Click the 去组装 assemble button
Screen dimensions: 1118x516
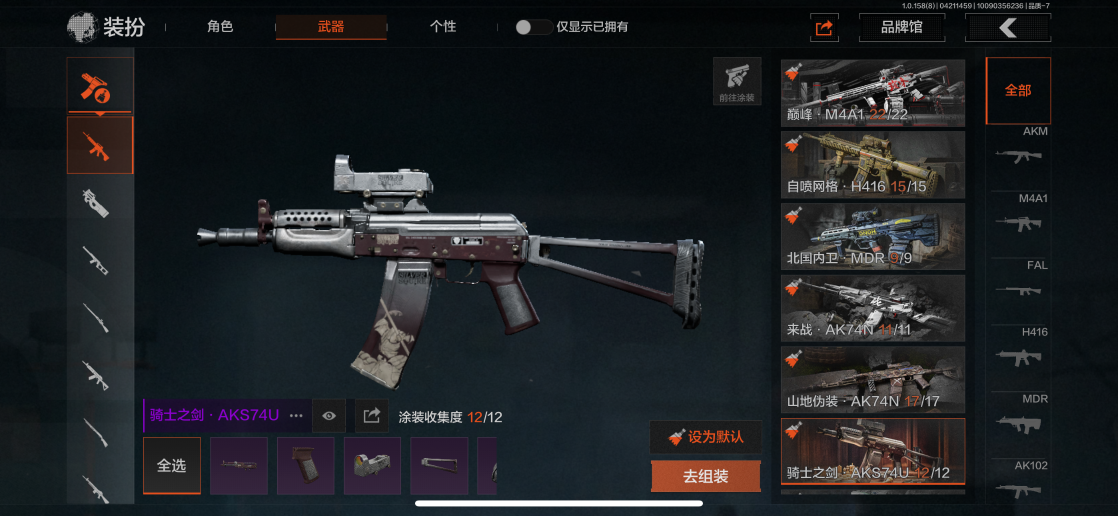coord(705,477)
